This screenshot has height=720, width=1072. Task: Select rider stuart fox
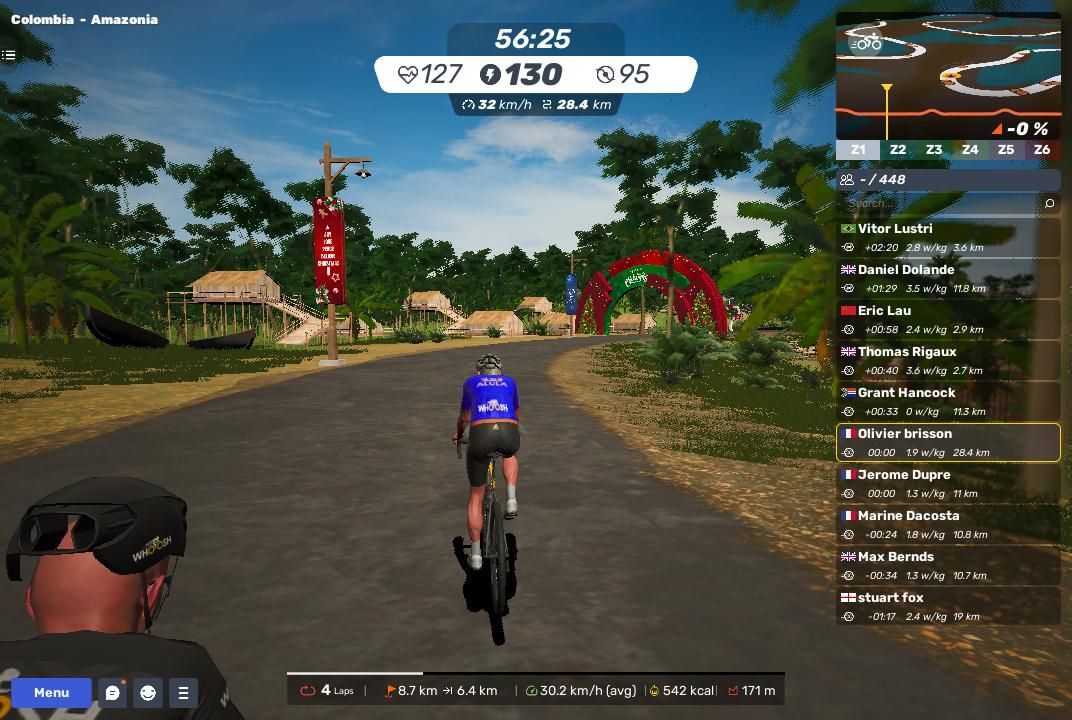coord(948,607)
